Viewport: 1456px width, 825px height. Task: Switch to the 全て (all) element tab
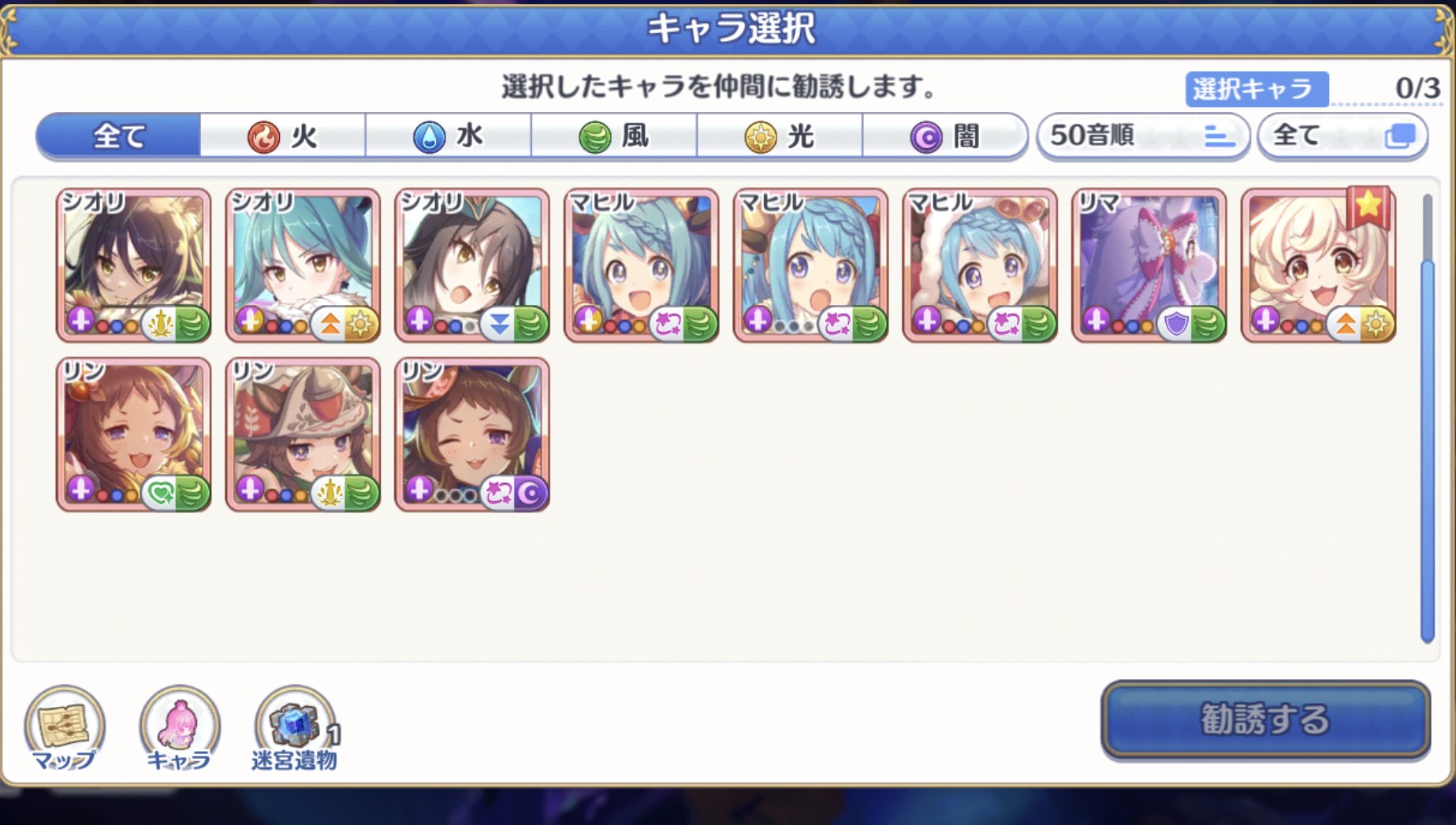(118, 136)
